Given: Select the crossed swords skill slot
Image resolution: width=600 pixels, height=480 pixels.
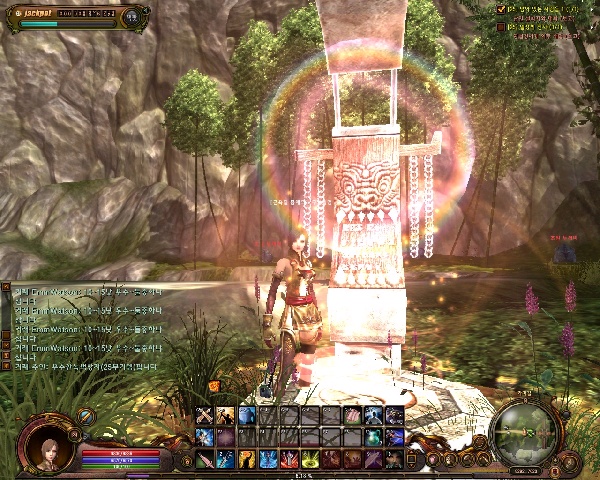Looking at the screenshot, I should 205,416.
